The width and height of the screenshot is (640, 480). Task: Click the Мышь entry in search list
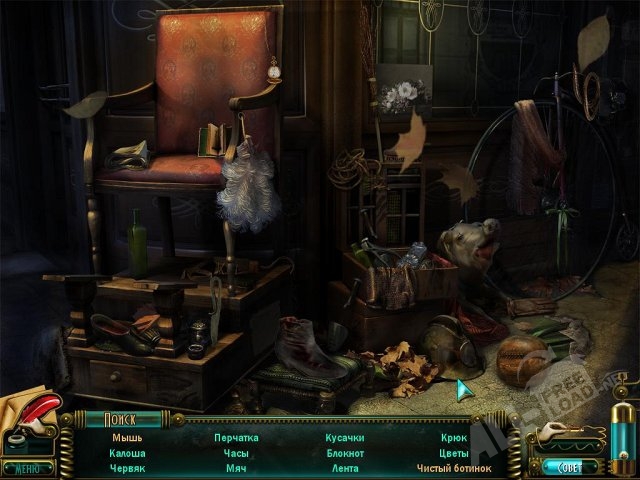pyautogui.click(x=127, y=438)
